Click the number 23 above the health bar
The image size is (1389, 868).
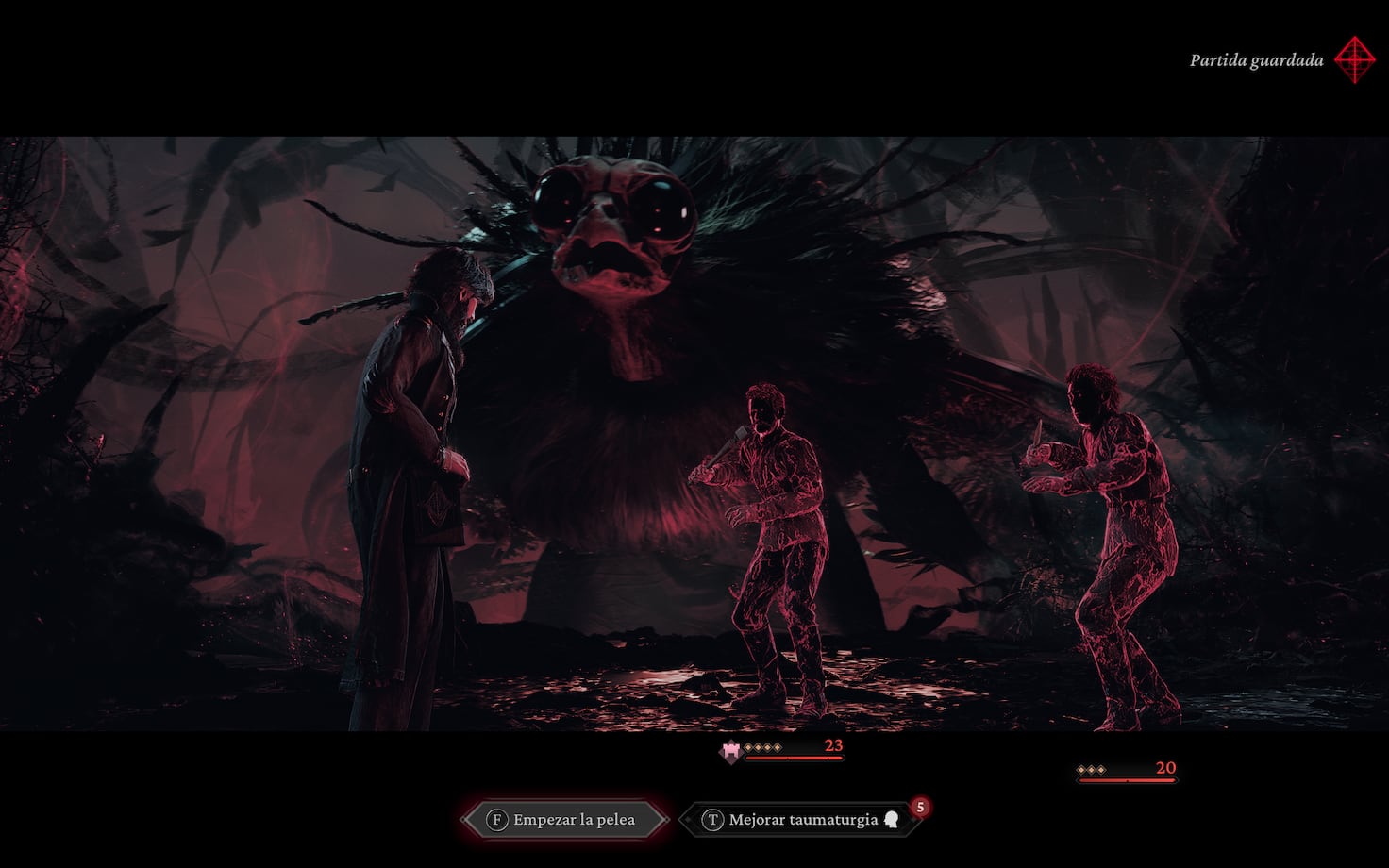(835, 746)
